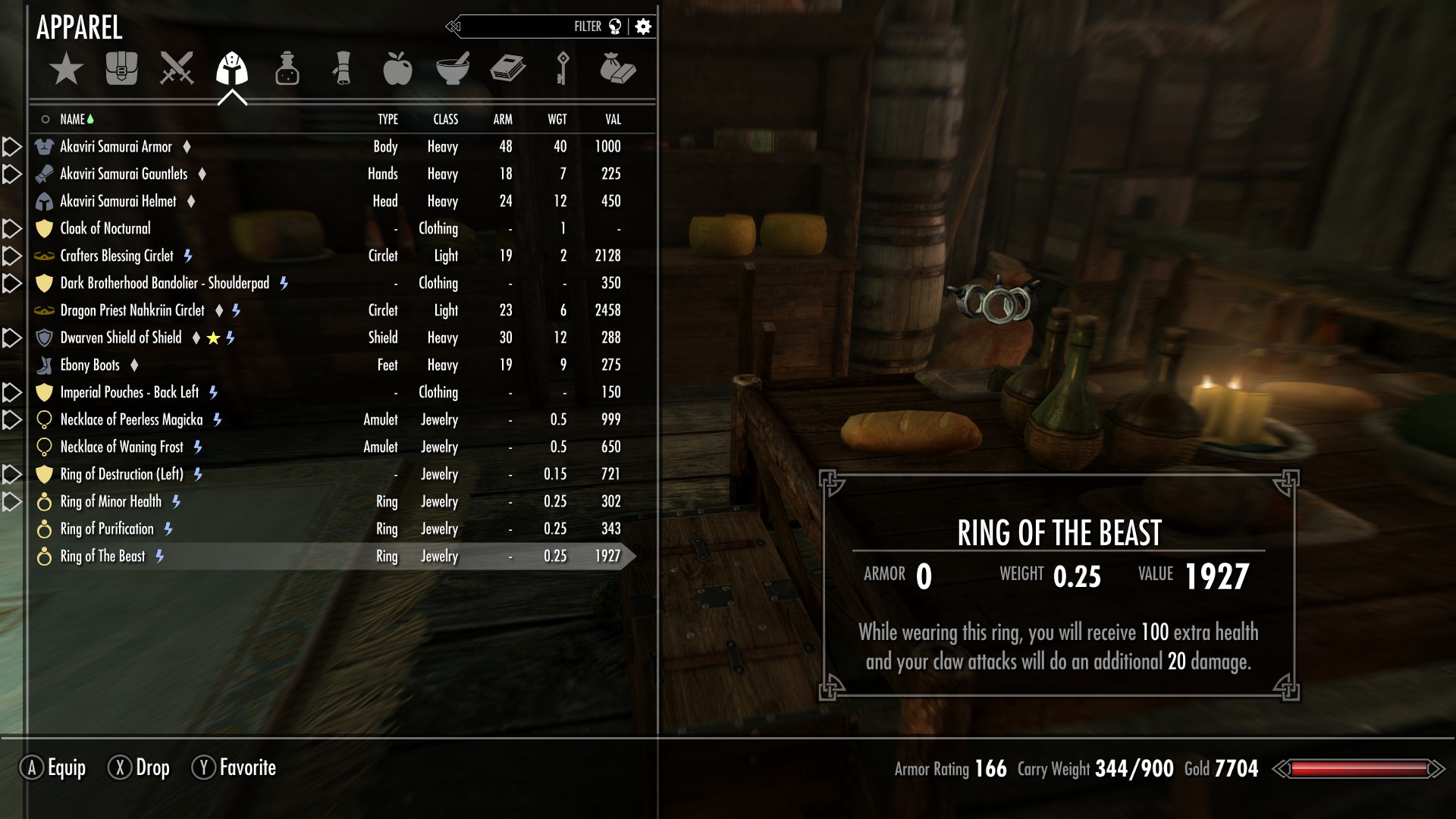Click the filter search box

point(523,27)
